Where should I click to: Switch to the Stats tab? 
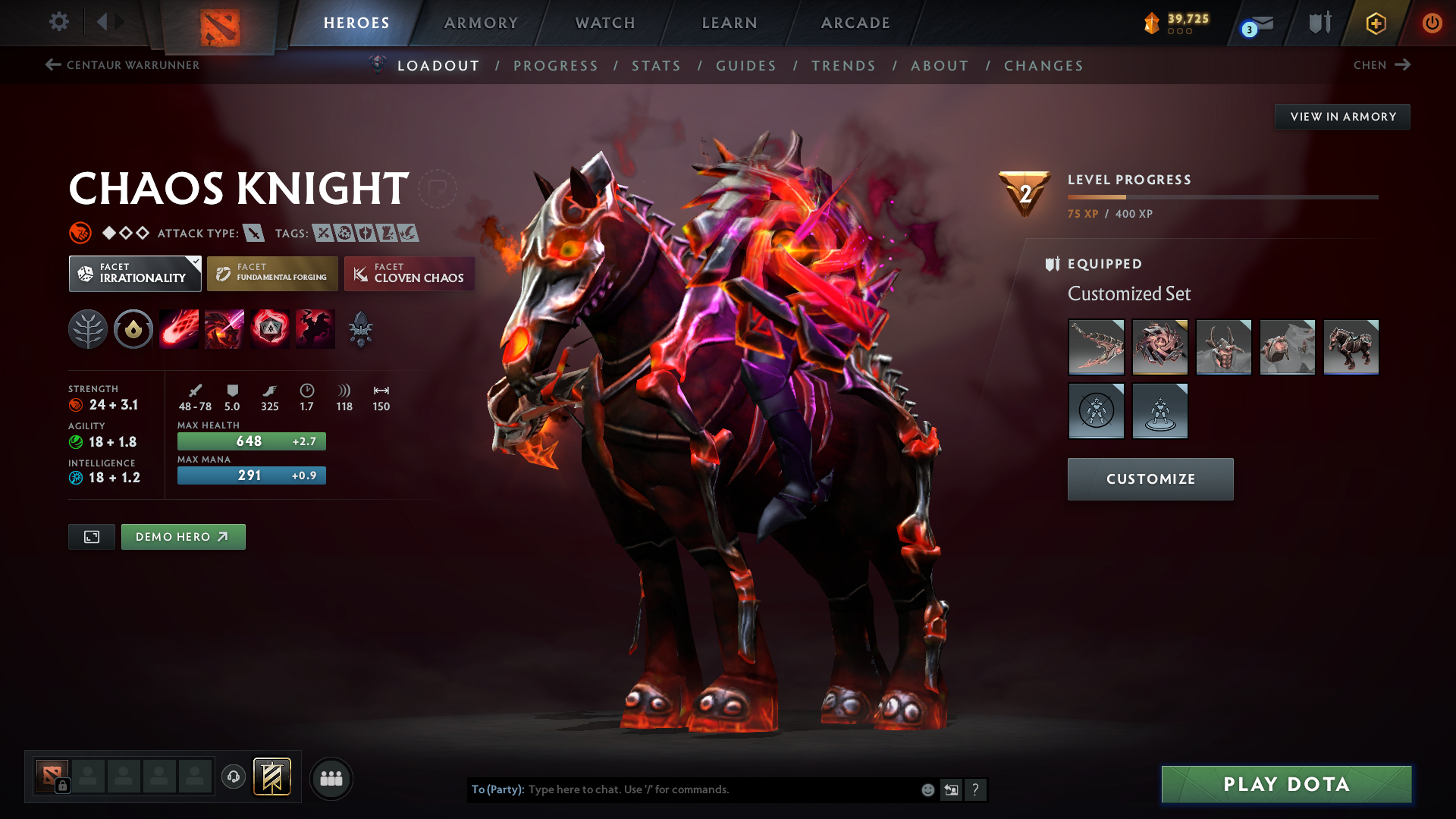coord(656,66)
